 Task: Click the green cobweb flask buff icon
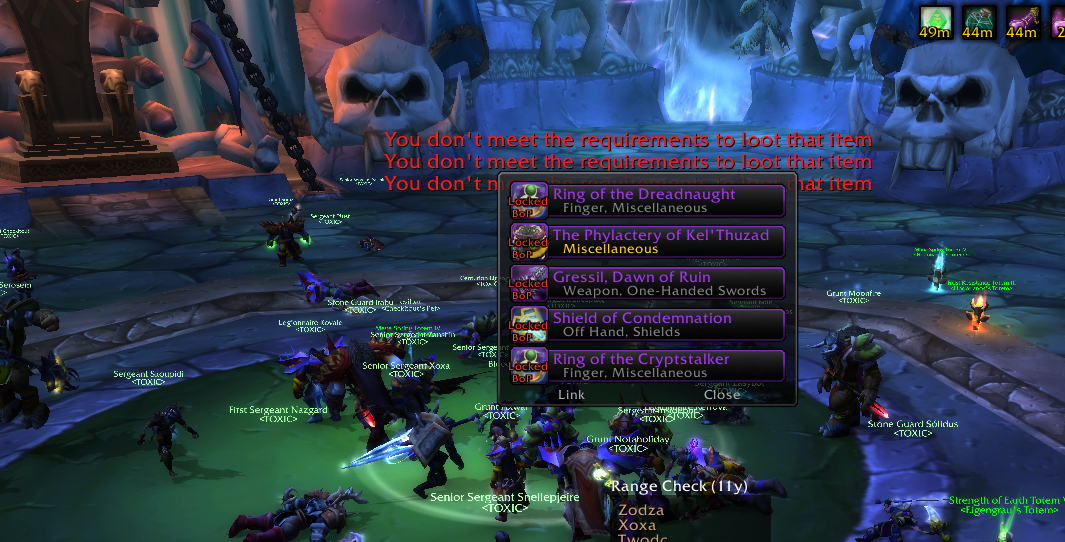977,19
